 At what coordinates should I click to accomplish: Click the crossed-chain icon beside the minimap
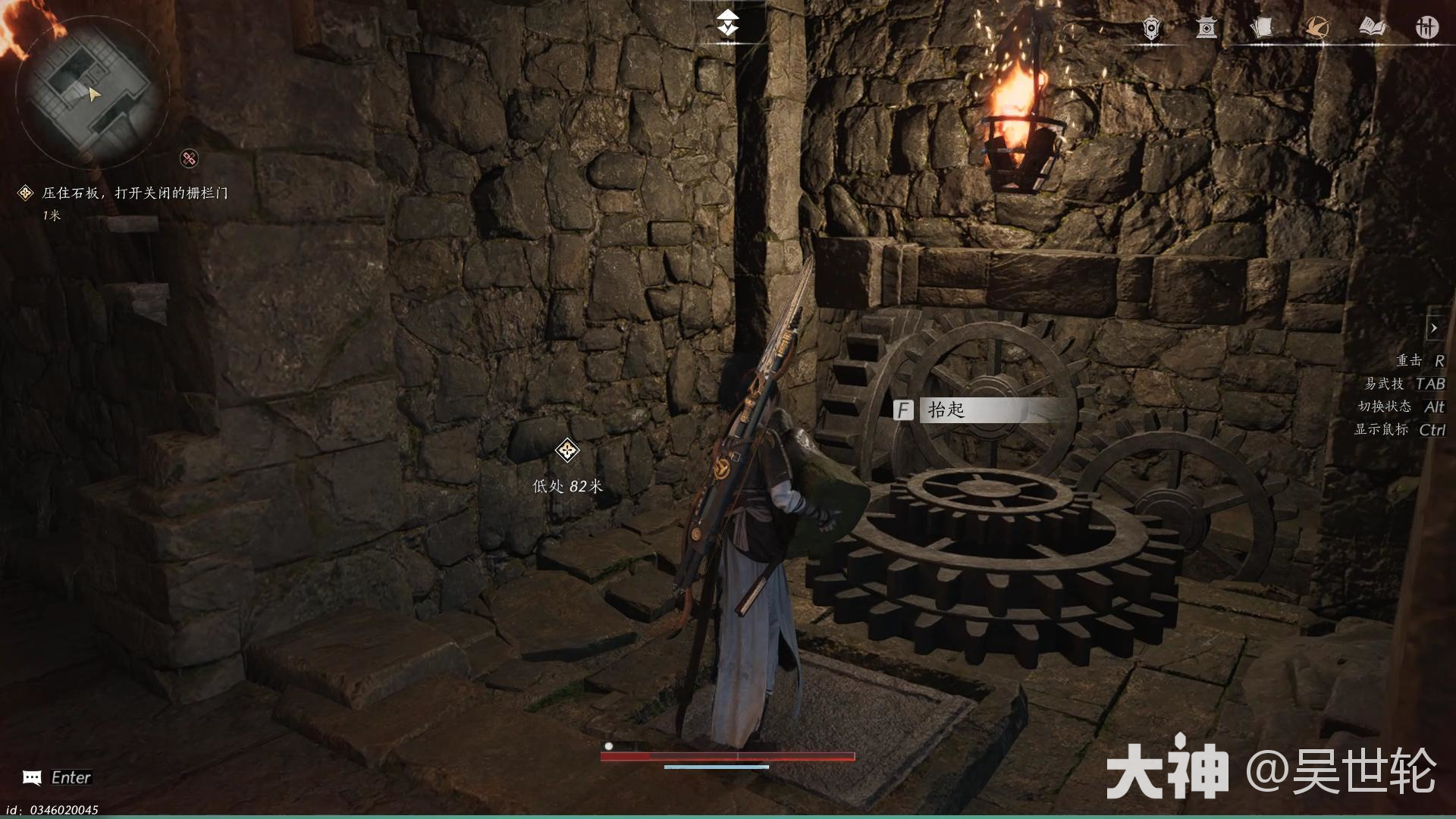point(189,158)
